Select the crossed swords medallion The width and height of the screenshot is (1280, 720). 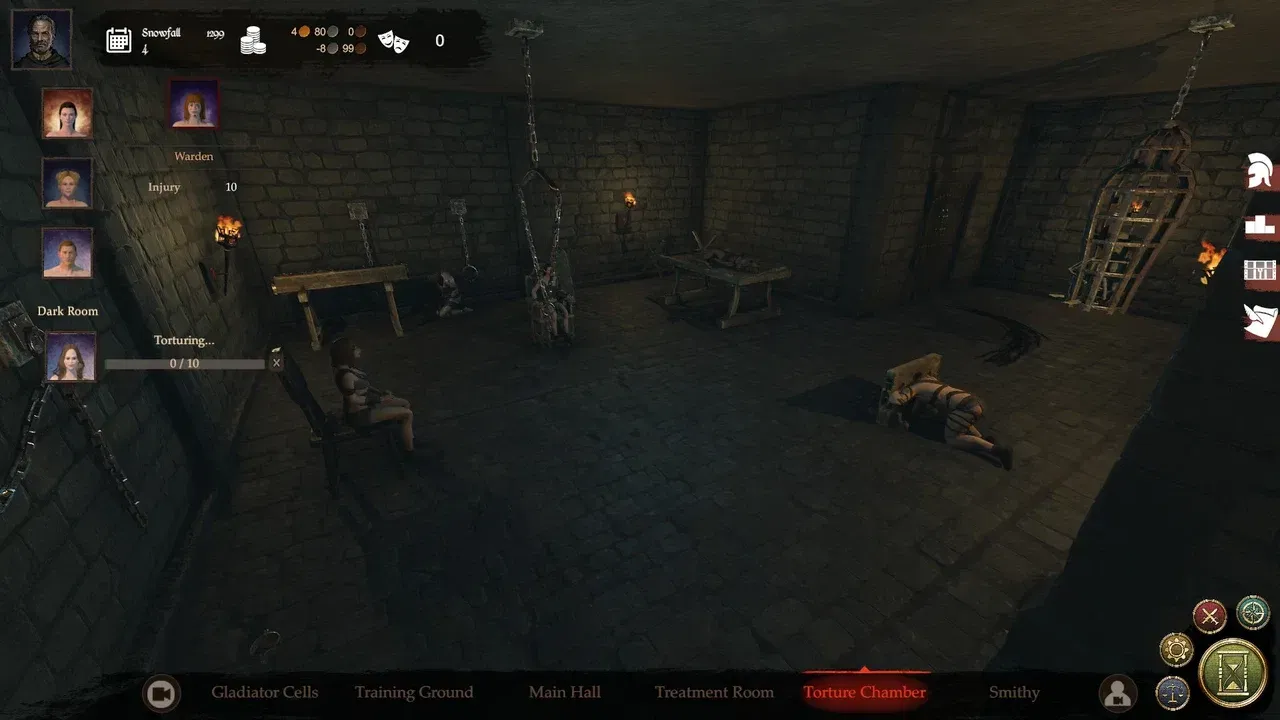point(1209,616)
